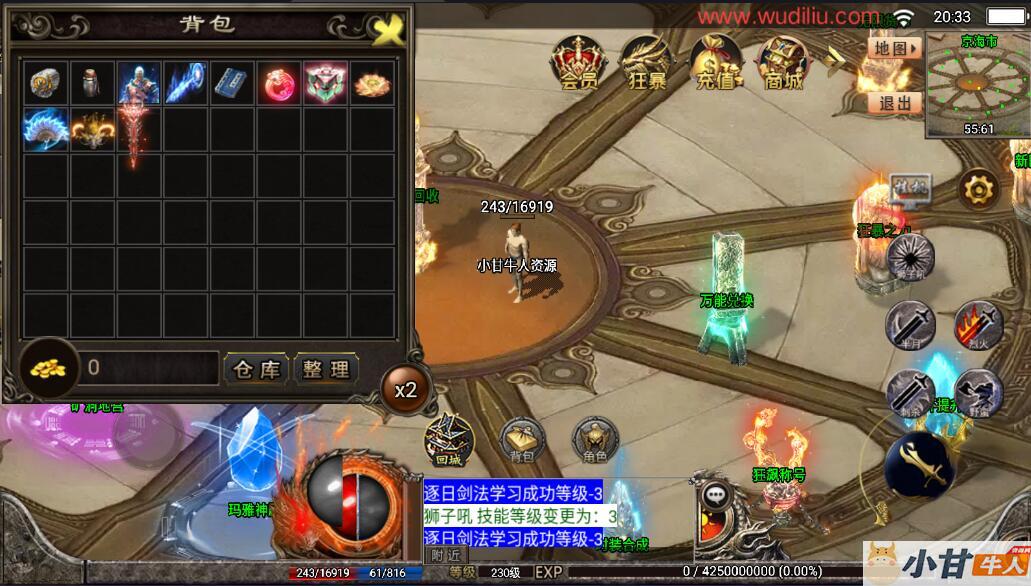Screen dimensions: 1031x586
Task: Click the circular minimap of 京海市
Action: pos(978,85)
